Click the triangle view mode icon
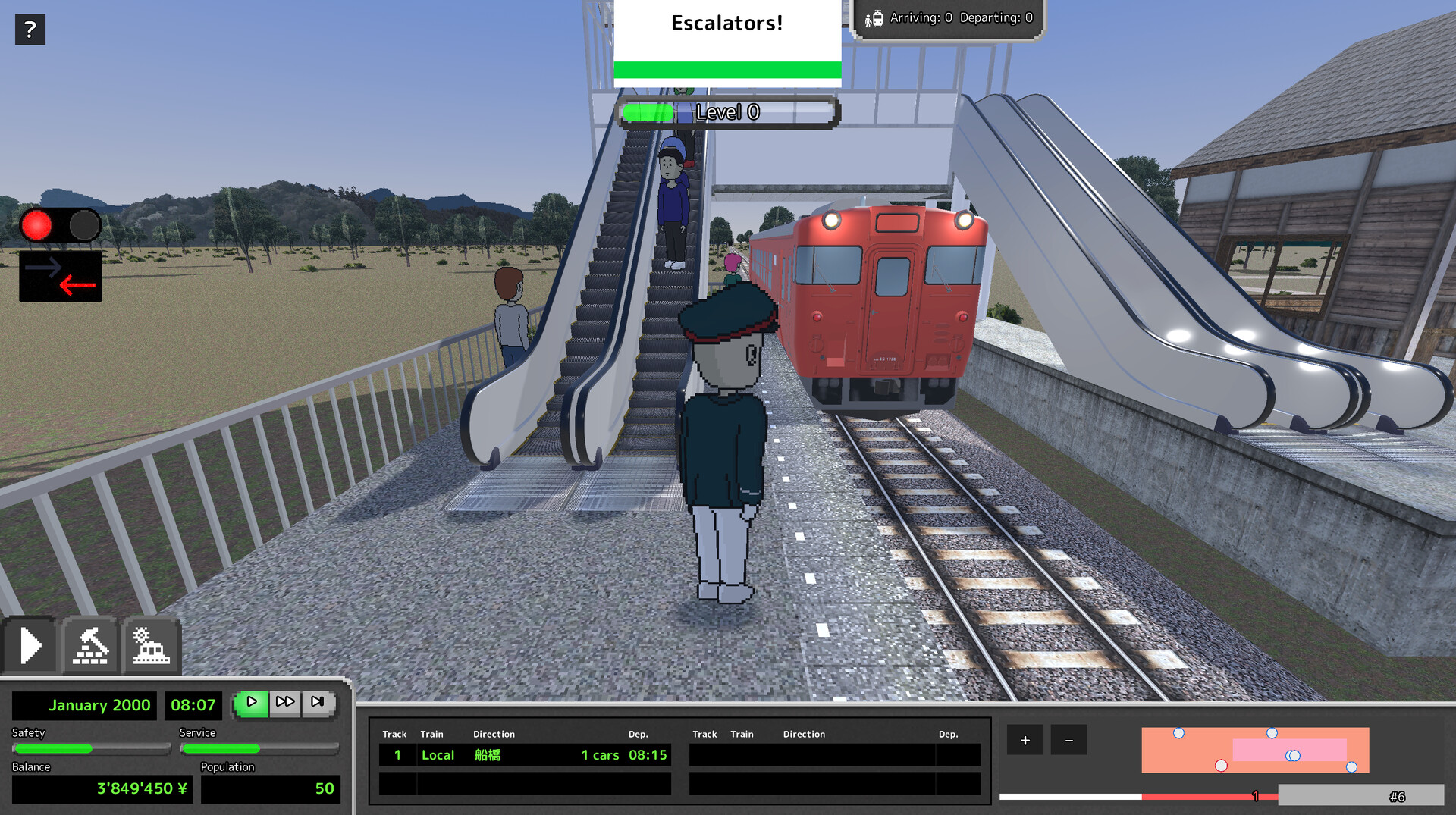The width and height of the screenshot is (1456, 815). (x=30, y=645)
